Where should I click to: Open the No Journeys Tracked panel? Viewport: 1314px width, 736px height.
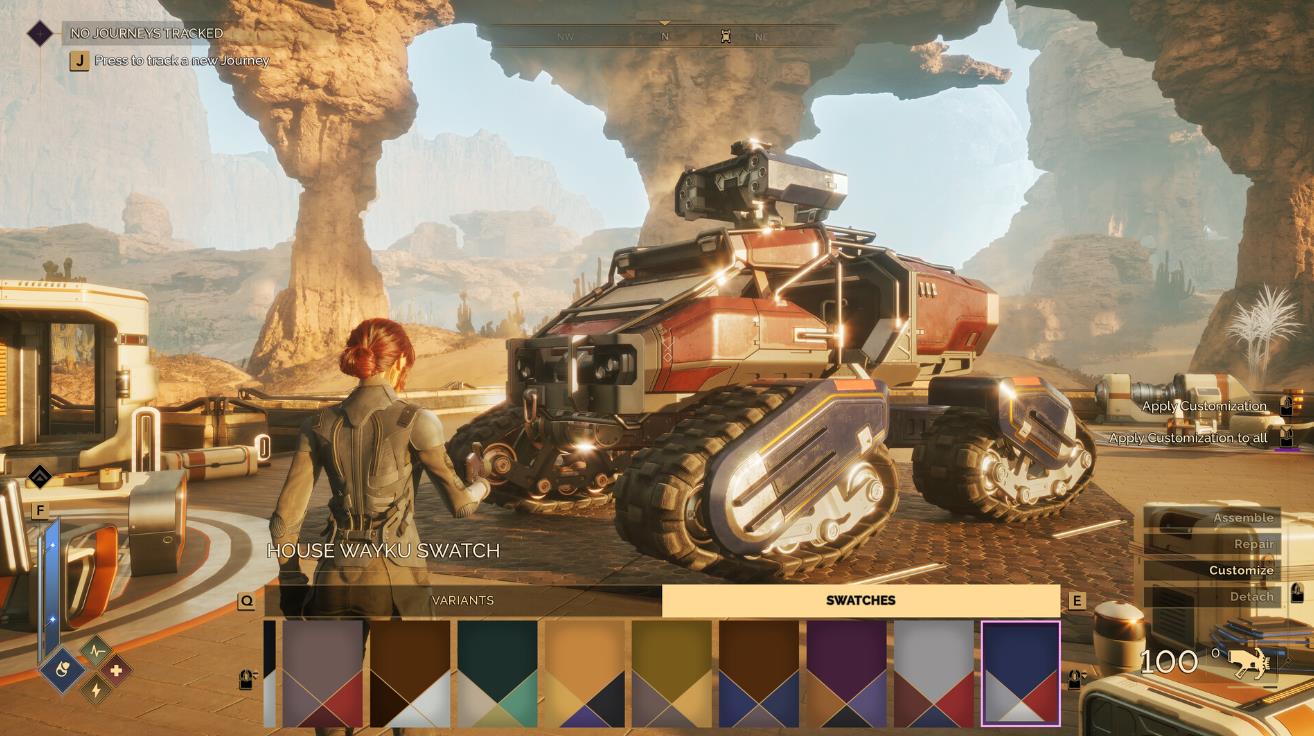[146, 33]
